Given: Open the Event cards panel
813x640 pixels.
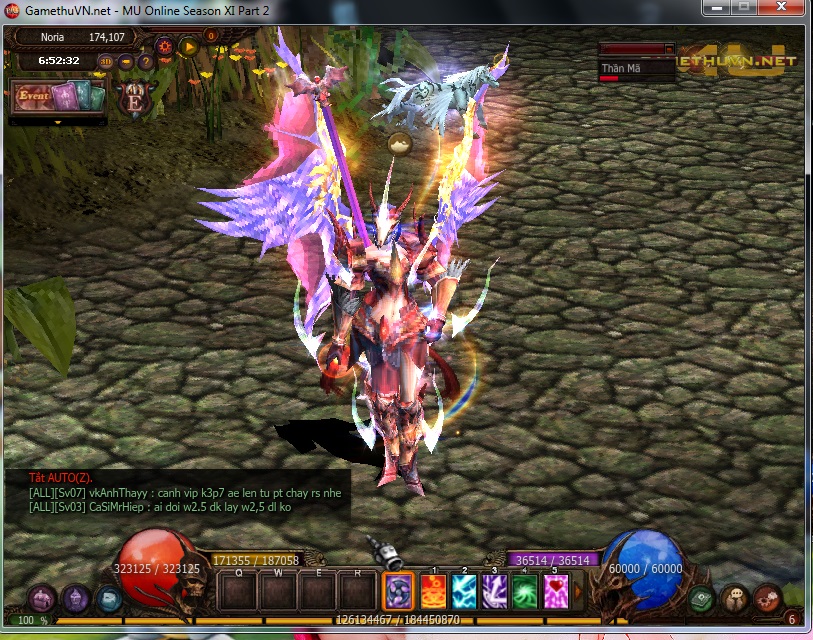Looking at the screenshot, I should [x=58, y=97].
